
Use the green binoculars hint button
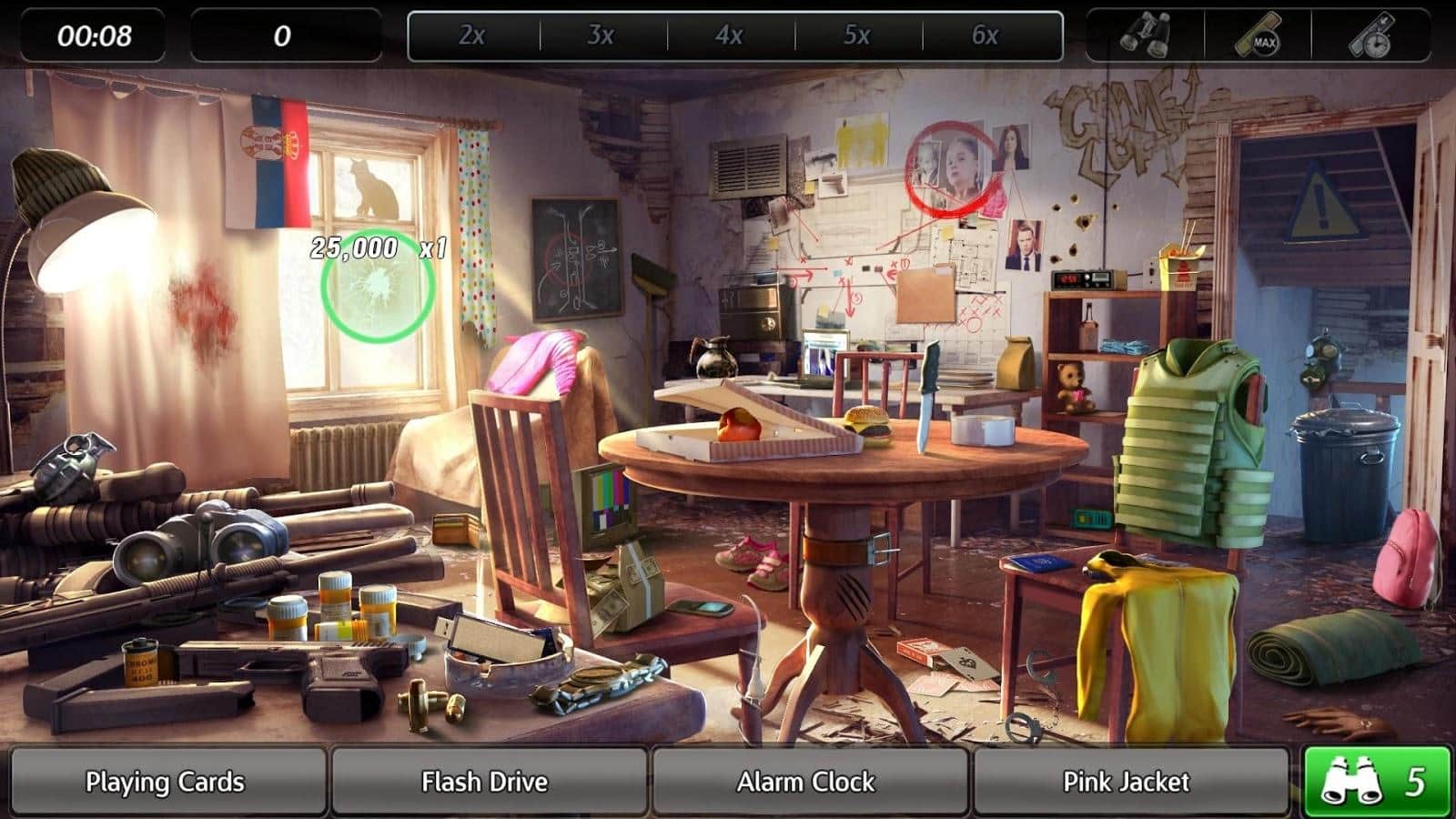point(1377,782)
